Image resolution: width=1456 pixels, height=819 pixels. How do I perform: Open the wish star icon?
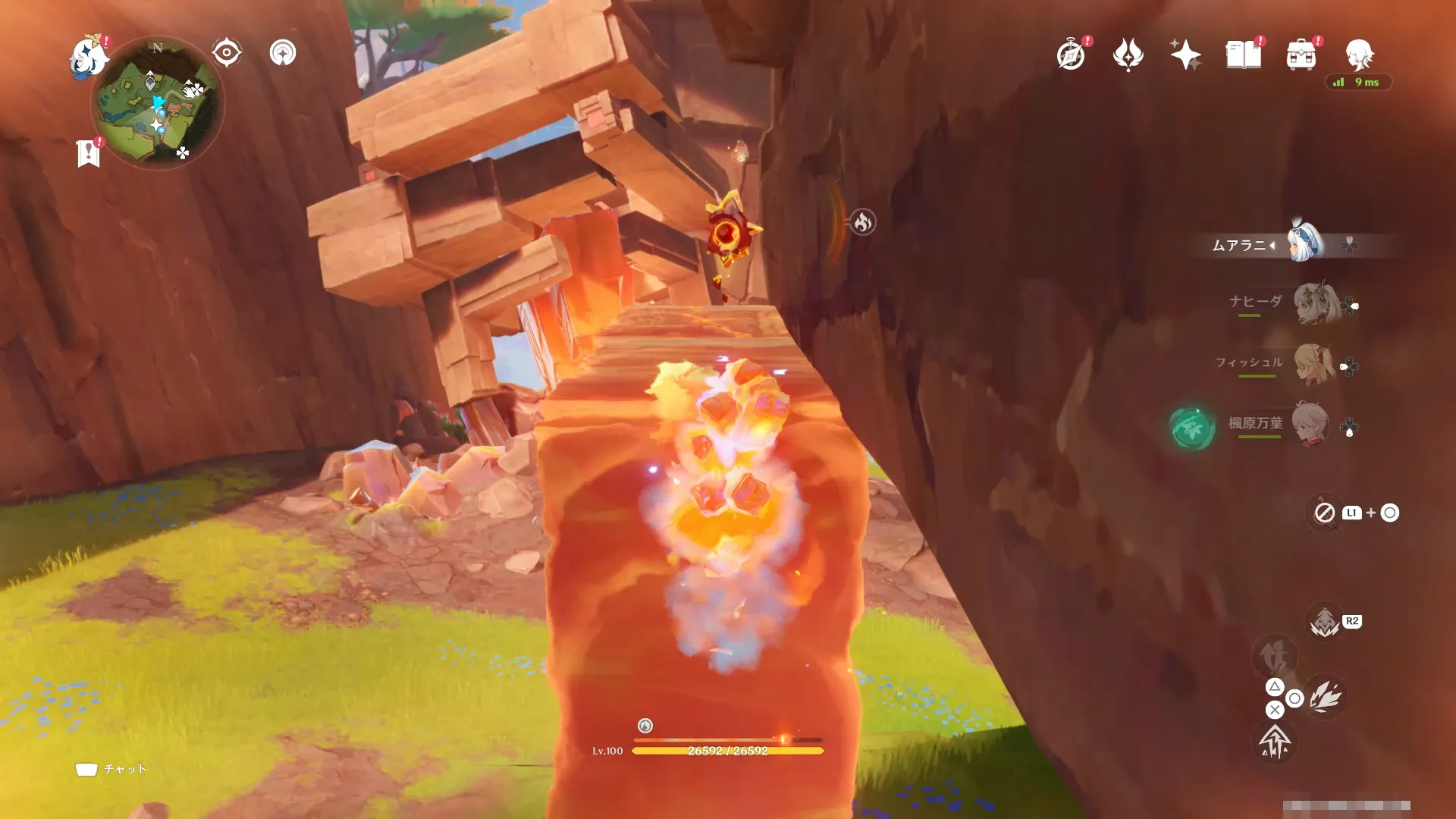pos(1185,55)
